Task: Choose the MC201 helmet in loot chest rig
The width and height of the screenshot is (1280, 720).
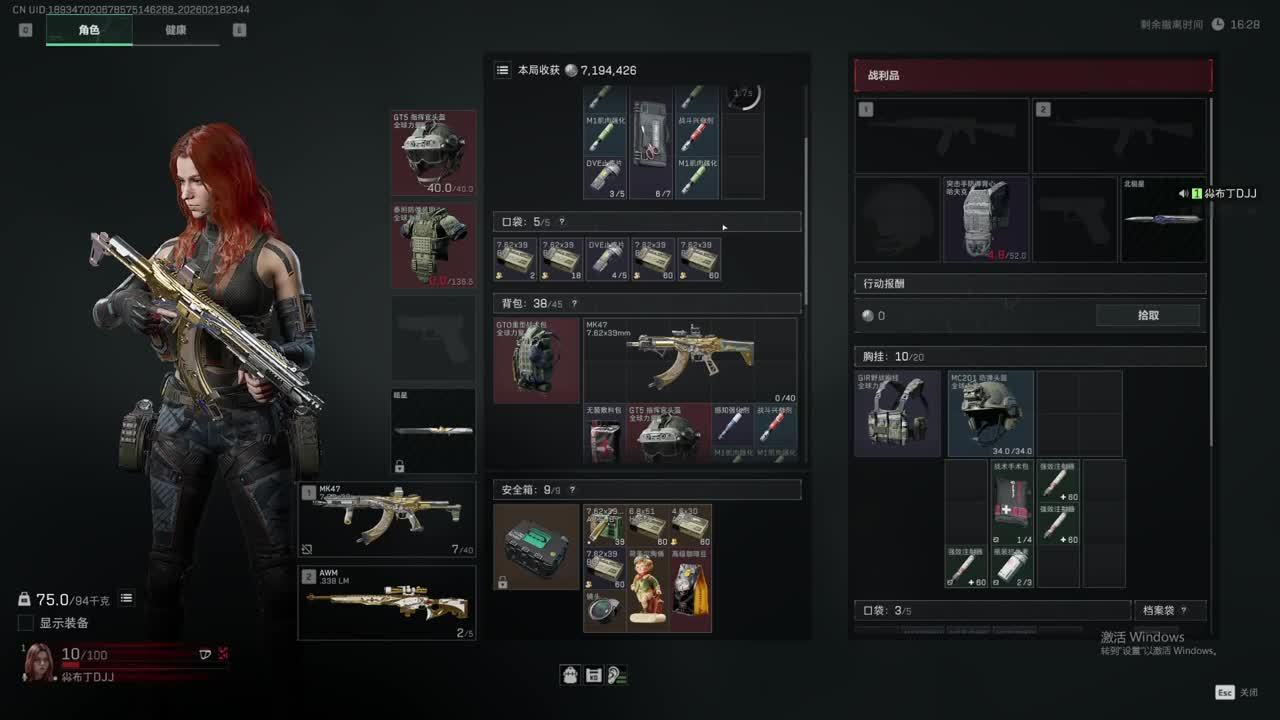Action: pyautogui.click(x=990, y=414)
